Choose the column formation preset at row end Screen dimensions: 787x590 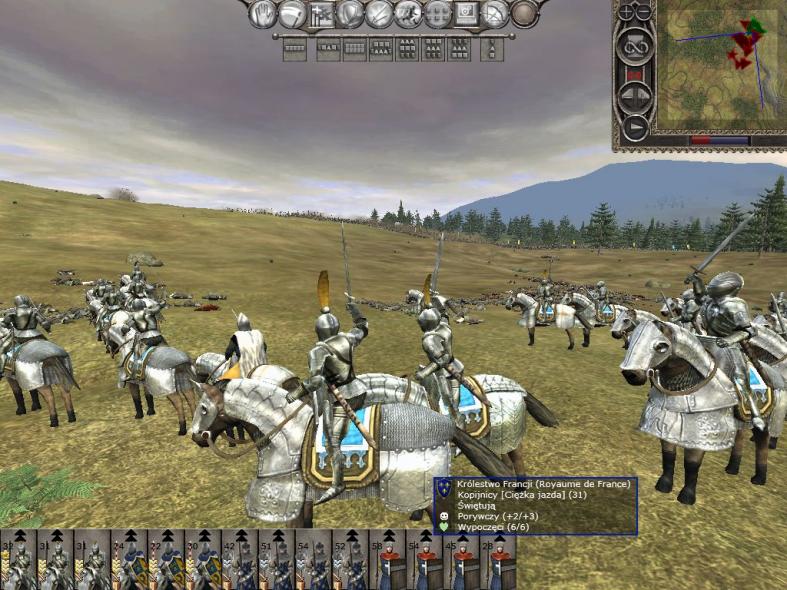[x=492, y=48]
